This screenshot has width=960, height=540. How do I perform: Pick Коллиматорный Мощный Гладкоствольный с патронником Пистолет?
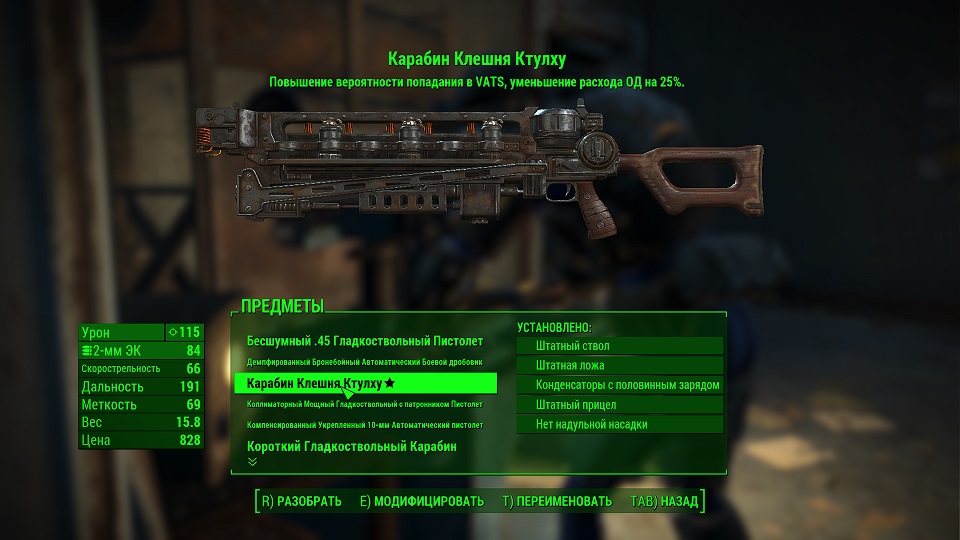point(364,404)
